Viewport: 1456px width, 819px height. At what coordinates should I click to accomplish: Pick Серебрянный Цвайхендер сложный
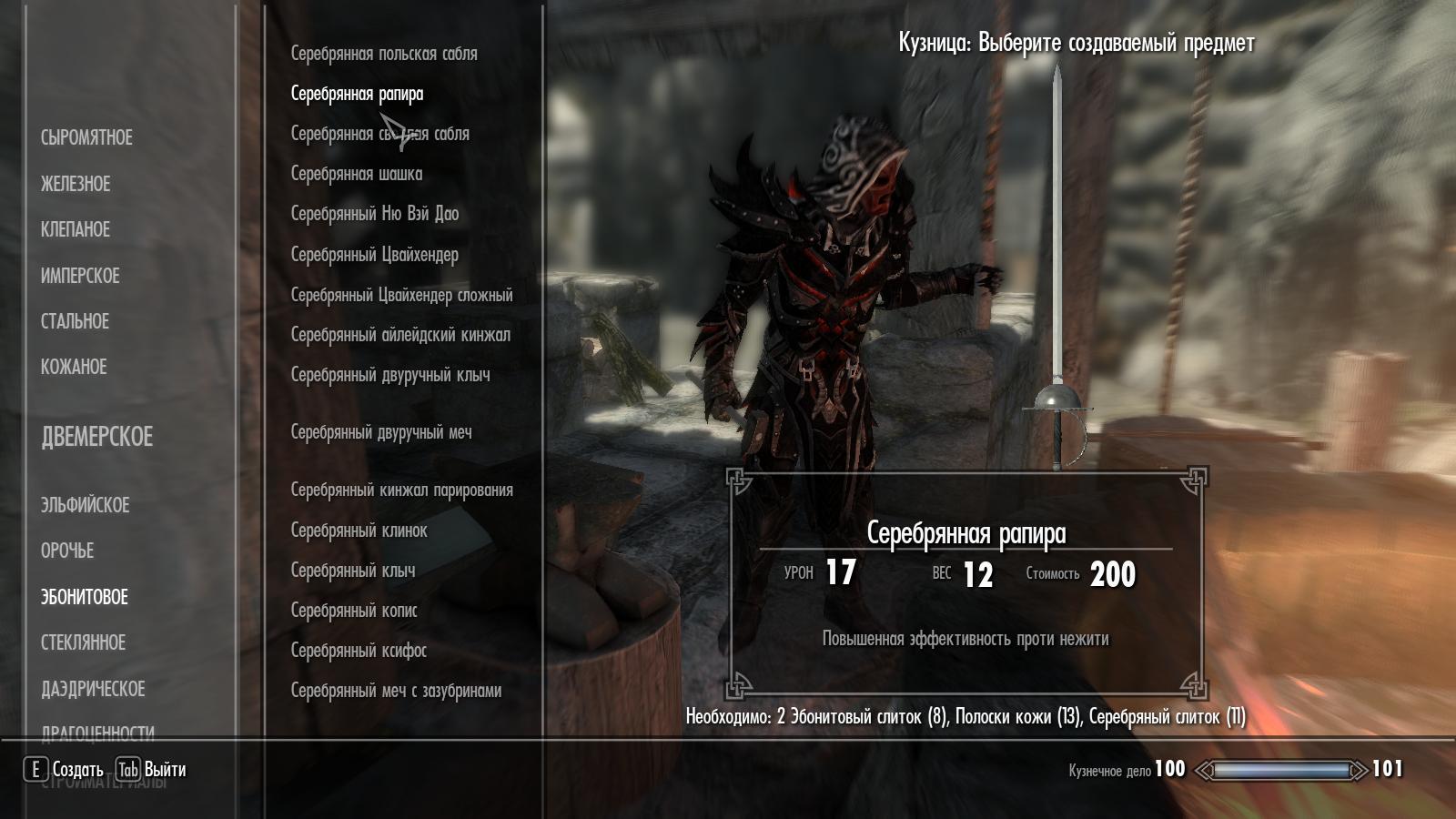click(x=401, y=295)
